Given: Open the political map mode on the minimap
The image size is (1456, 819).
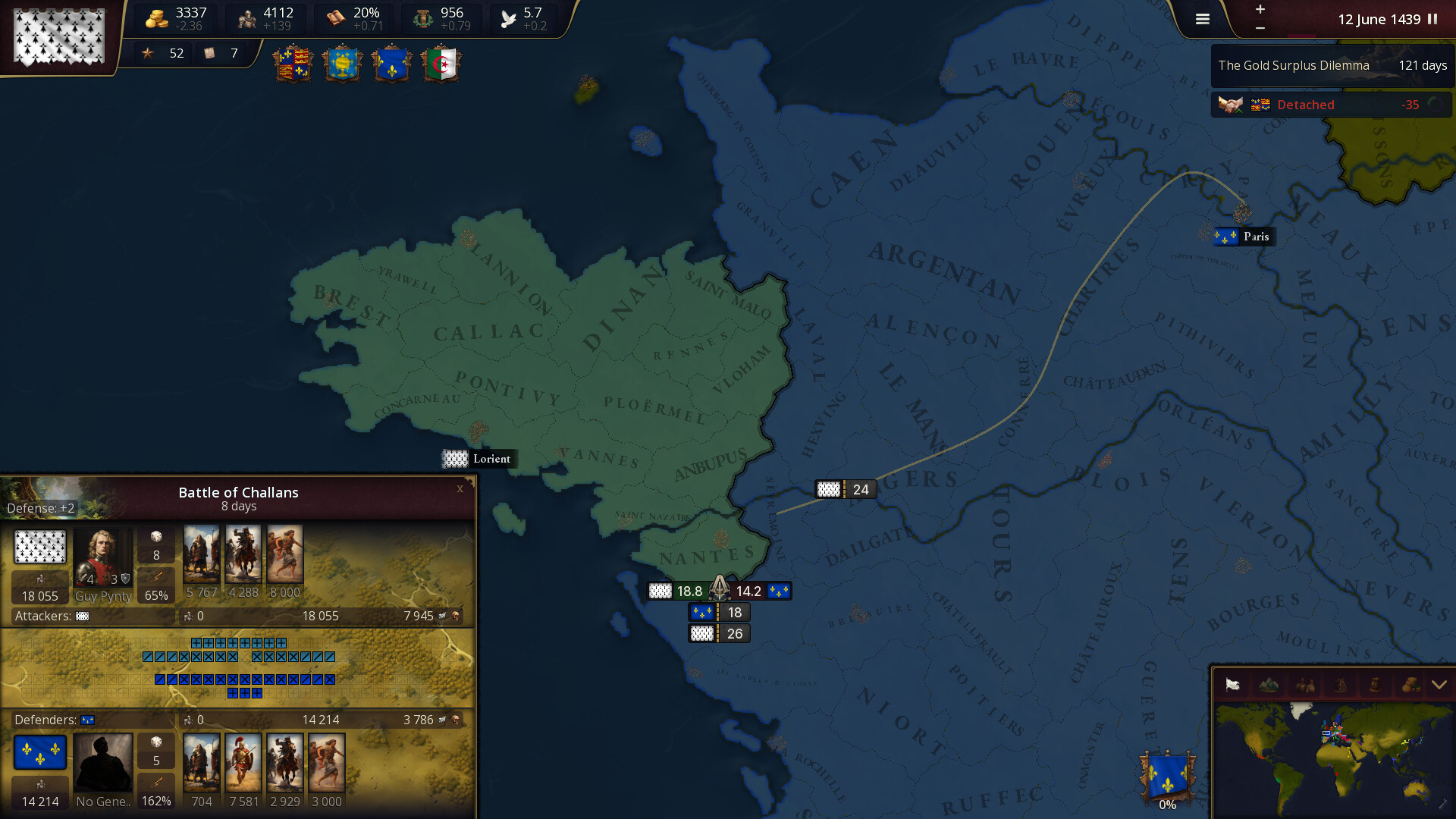Looking at the screenshot, I should click(1232, 686).
